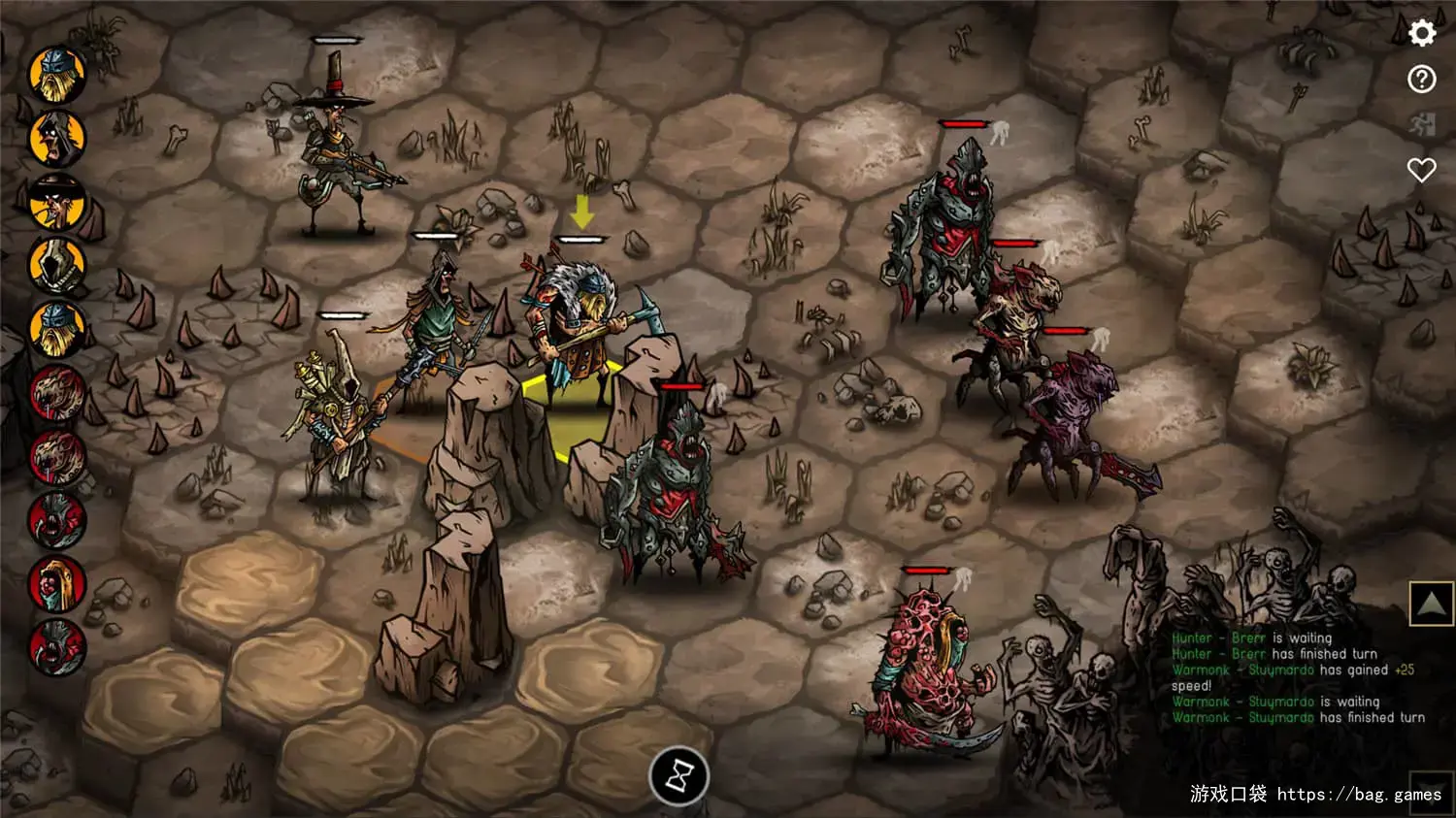Image resolution: width=1456 pixels, height=818 pixels.
Task: Click the hourglass wait button
Action: [x=678, y=776]
